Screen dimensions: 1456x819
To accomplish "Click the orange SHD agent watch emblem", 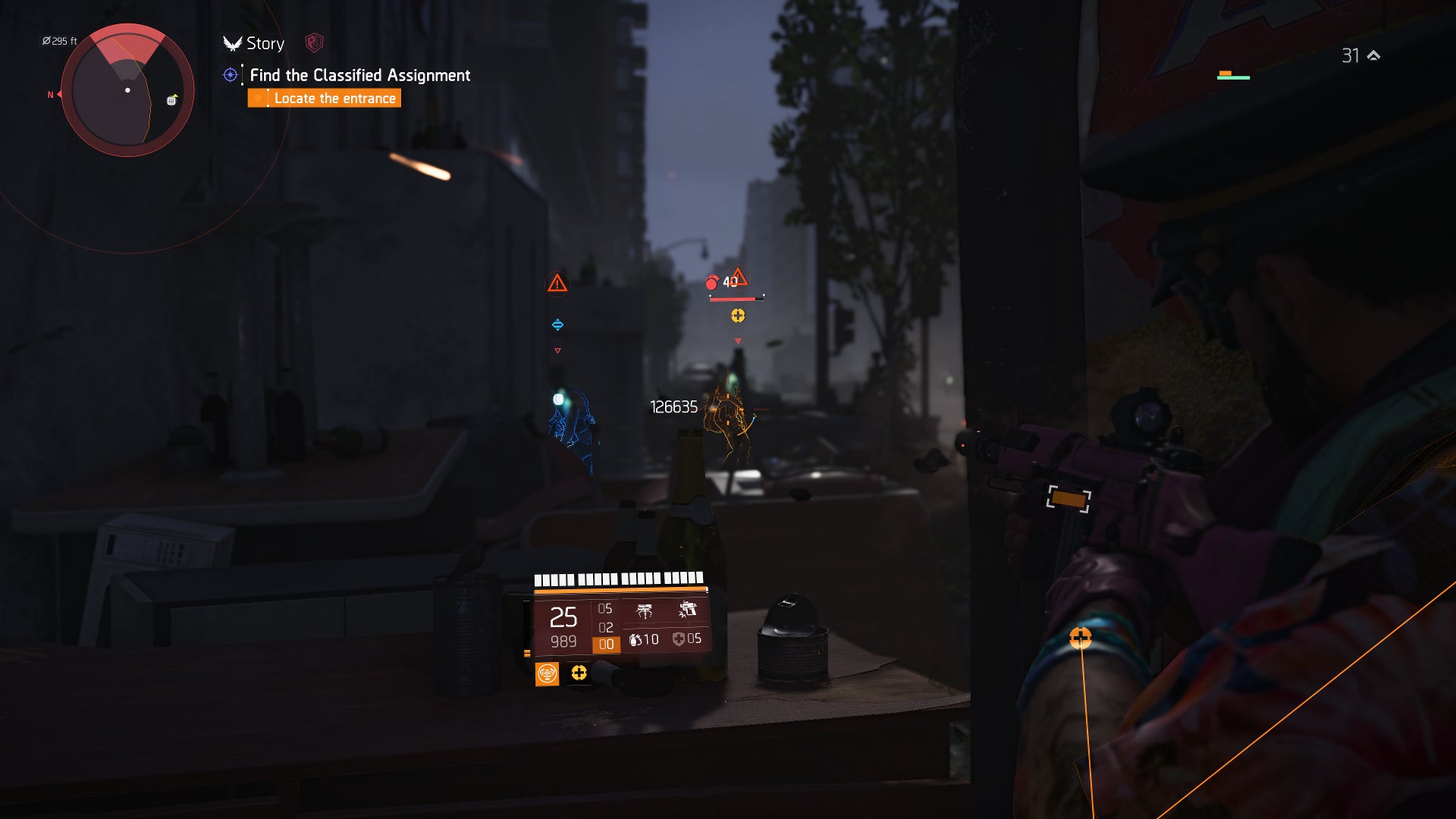I will (x=548, y=675).
